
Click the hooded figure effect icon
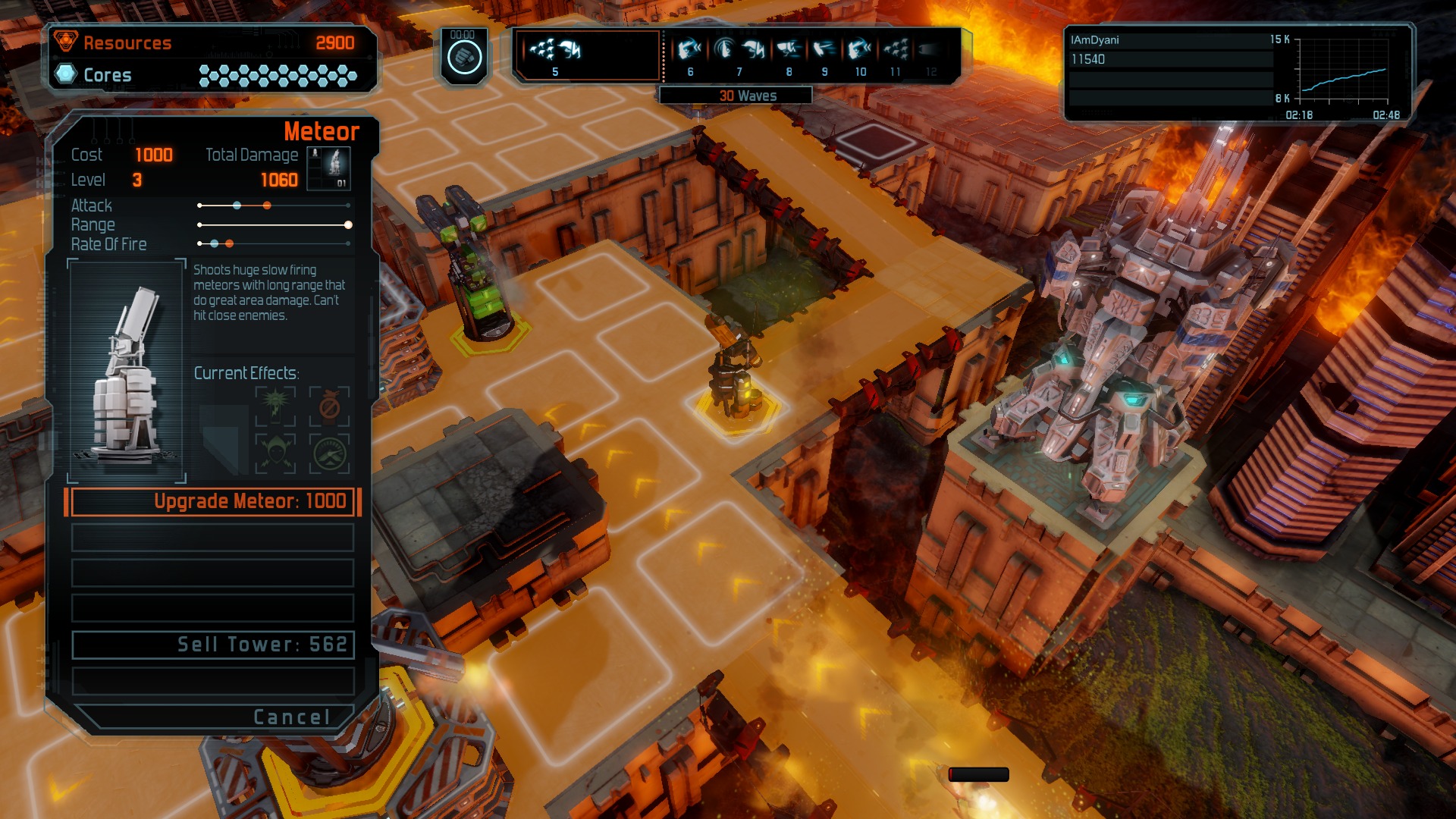[x=277, y=453]
